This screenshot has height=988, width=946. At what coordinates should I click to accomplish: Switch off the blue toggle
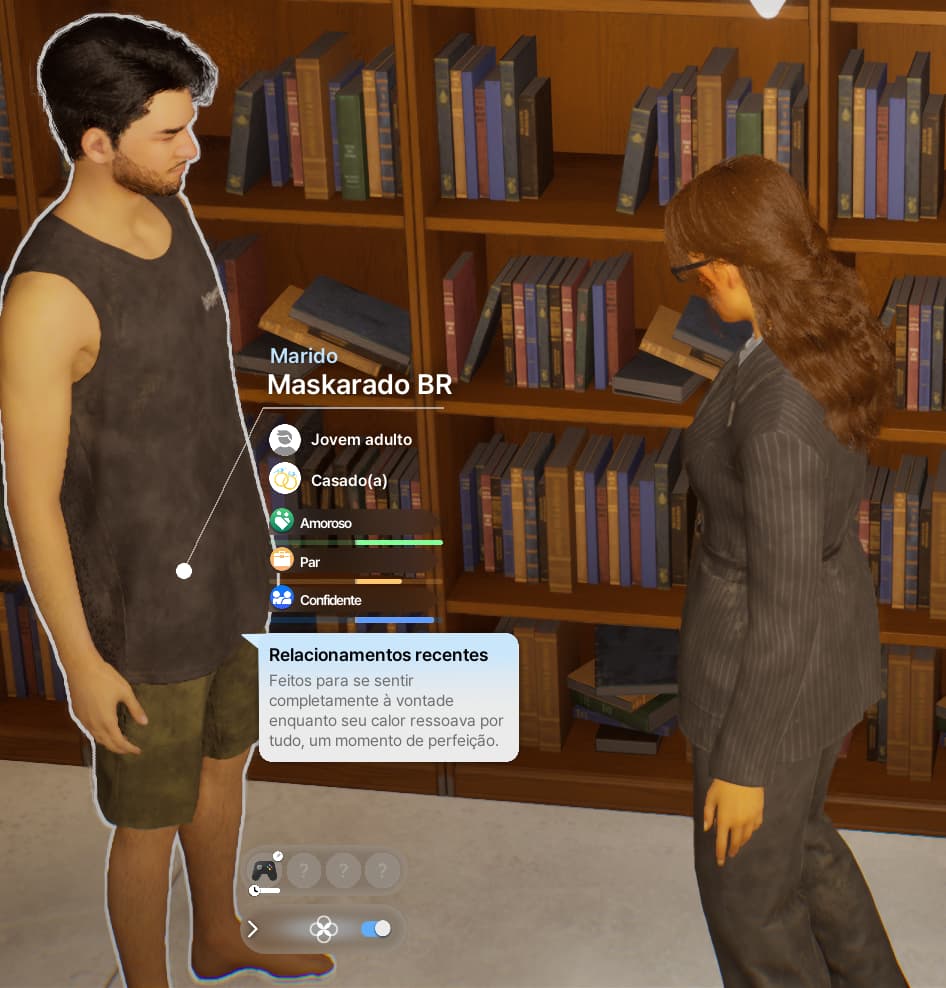click(x=375, y=929)
